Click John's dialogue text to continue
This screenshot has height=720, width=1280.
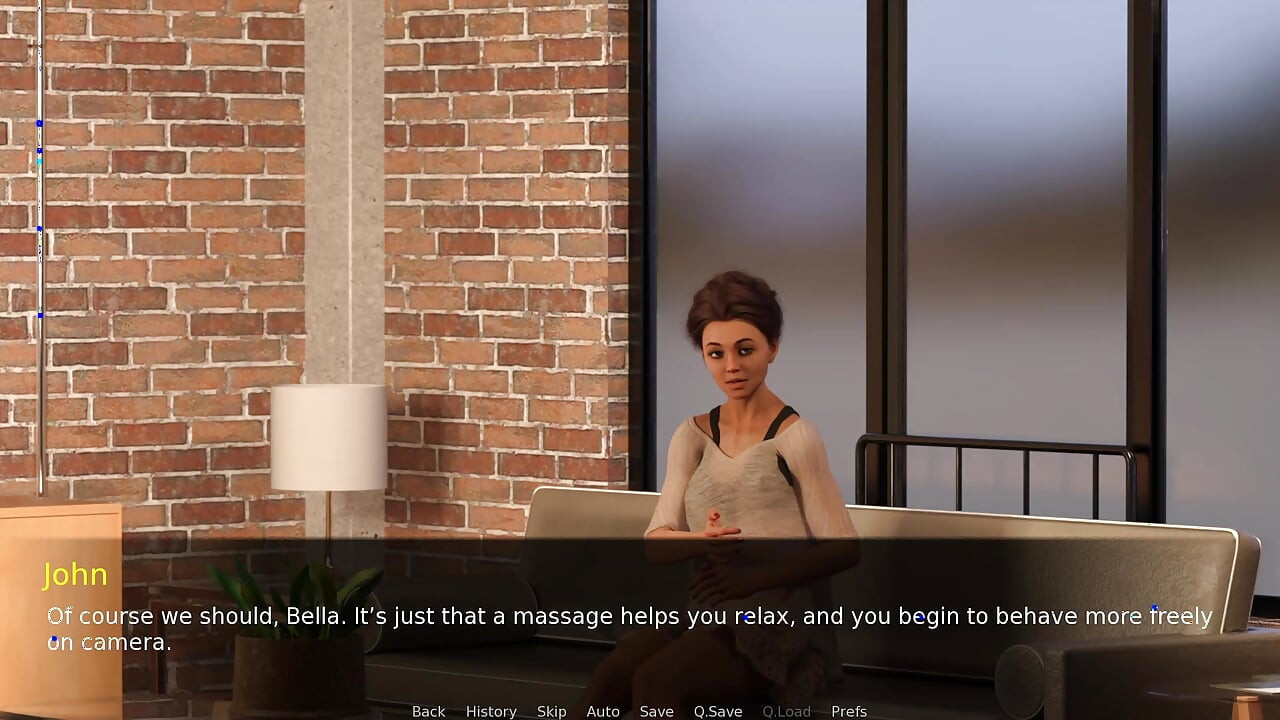[630, 629]
